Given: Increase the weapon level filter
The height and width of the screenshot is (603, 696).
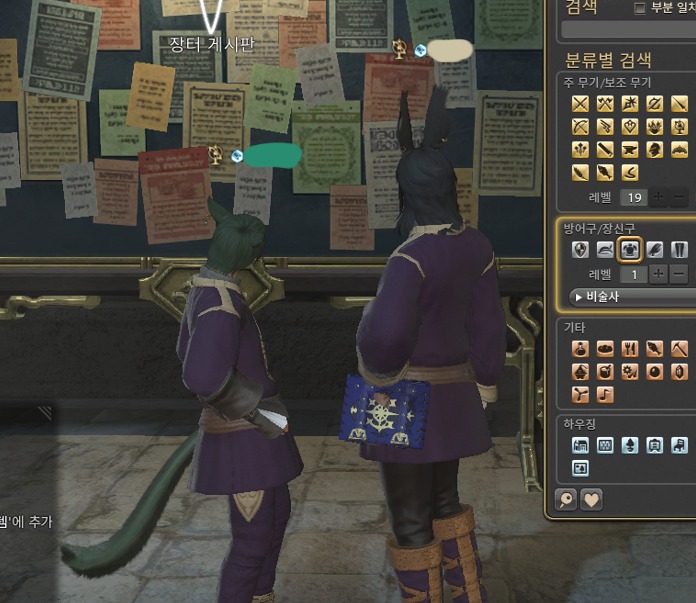Looking at the screenshot, I should pos(660,197).
